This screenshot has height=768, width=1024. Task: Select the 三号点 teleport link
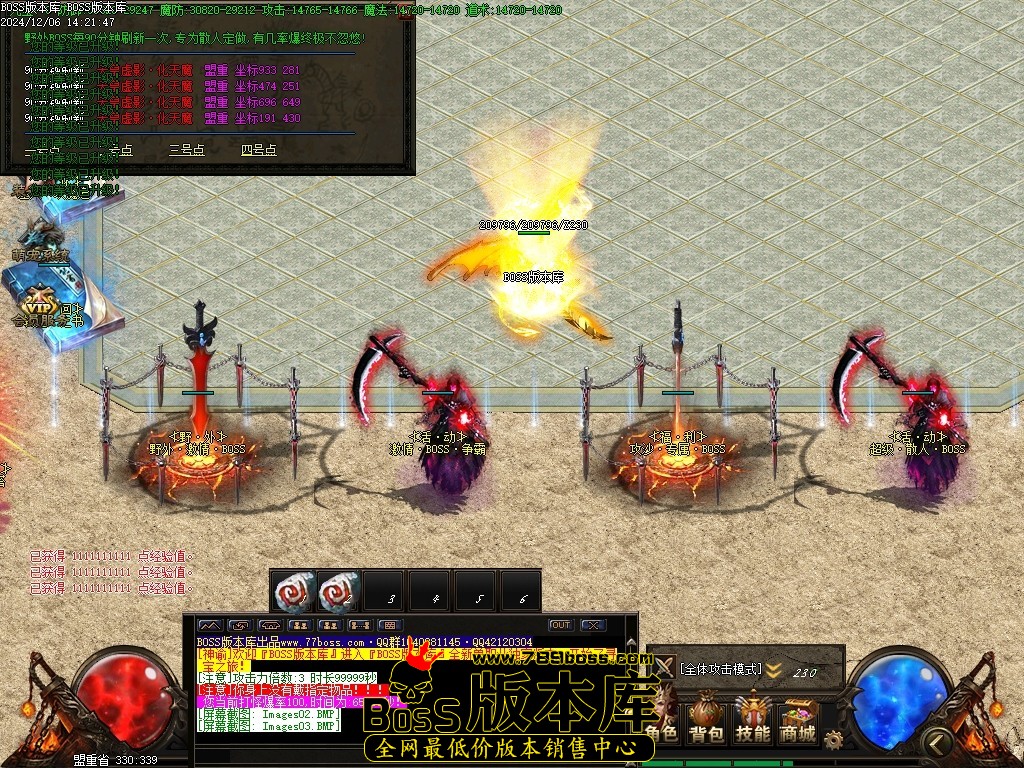(186, 150)
